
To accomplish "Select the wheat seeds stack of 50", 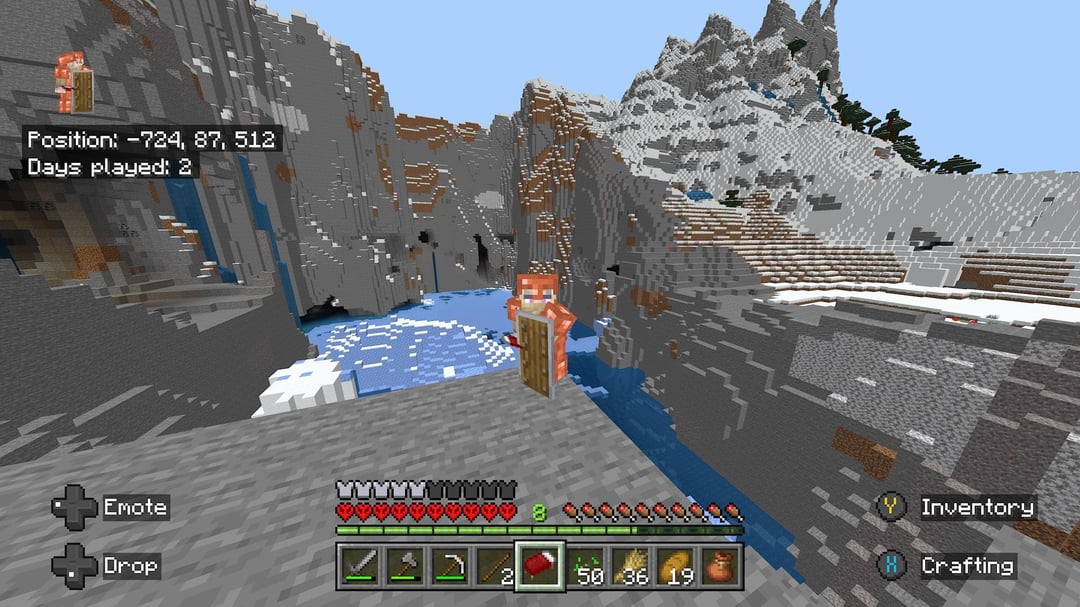I will (586, 566).
